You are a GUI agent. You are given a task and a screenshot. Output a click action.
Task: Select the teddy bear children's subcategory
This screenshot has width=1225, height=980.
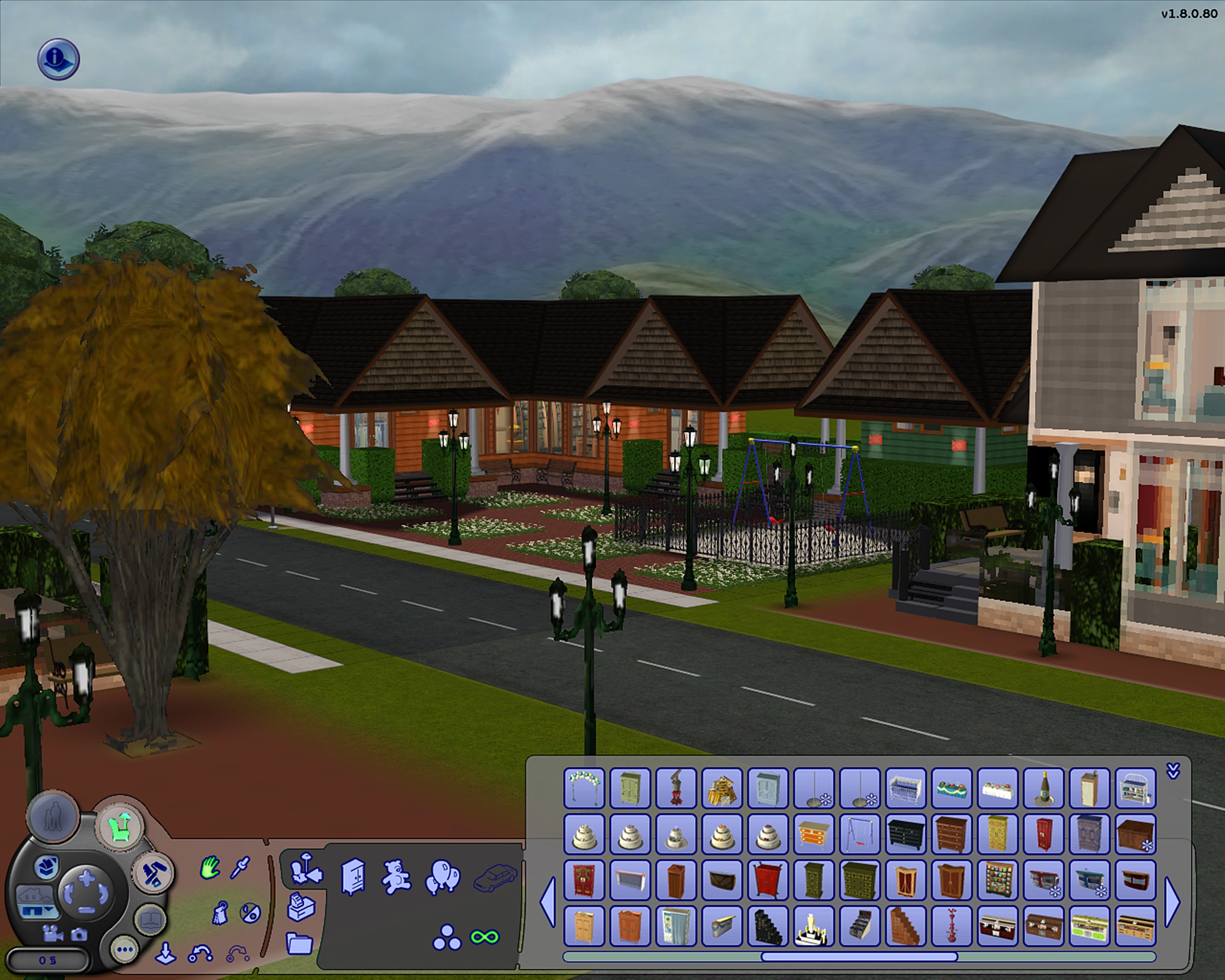click(x=396, y=877)
